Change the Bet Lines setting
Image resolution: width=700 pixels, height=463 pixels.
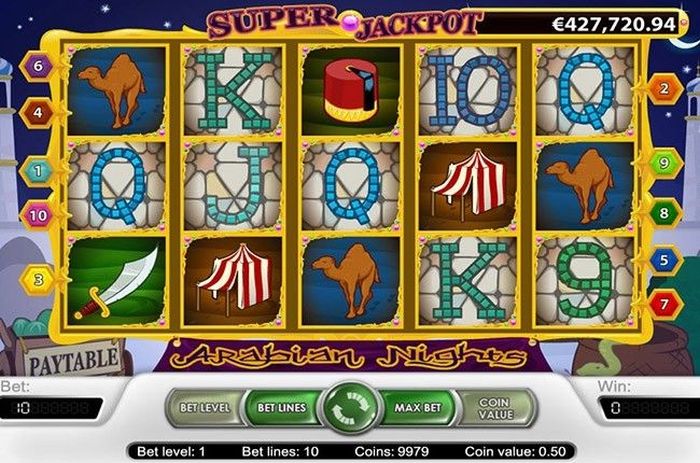pyautogui.click(x=281, y=408)
